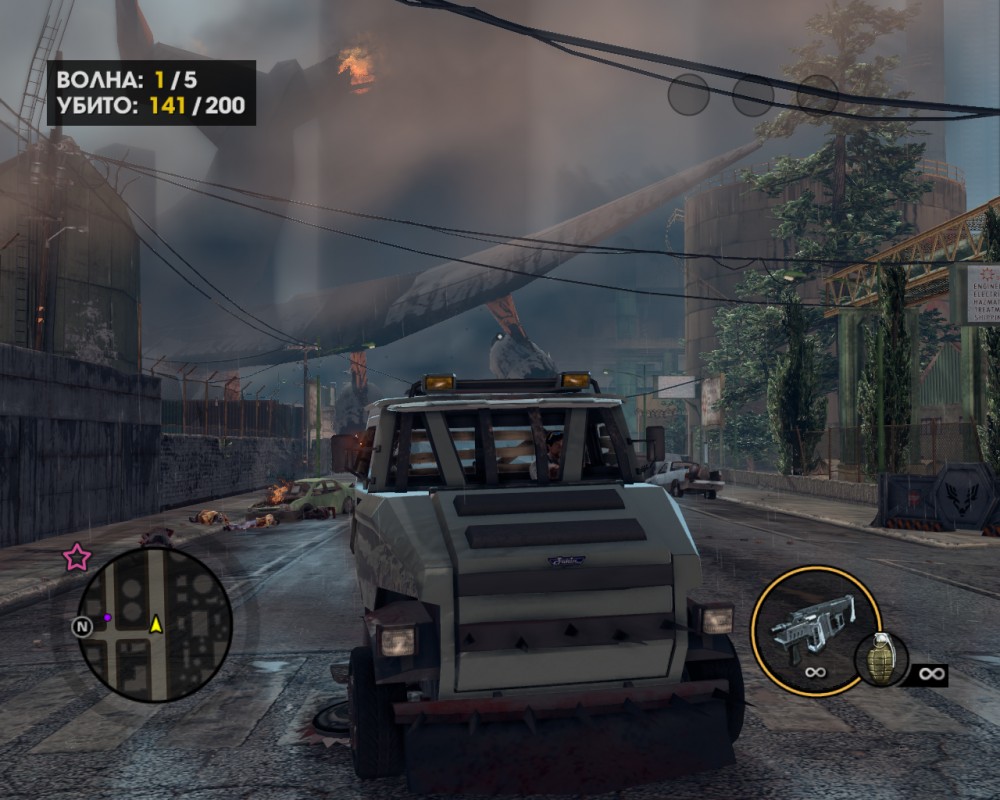Viewport: 1000px width, 800px height.
Task: Choose the grenade icon
Action: (x=881, y=660)
